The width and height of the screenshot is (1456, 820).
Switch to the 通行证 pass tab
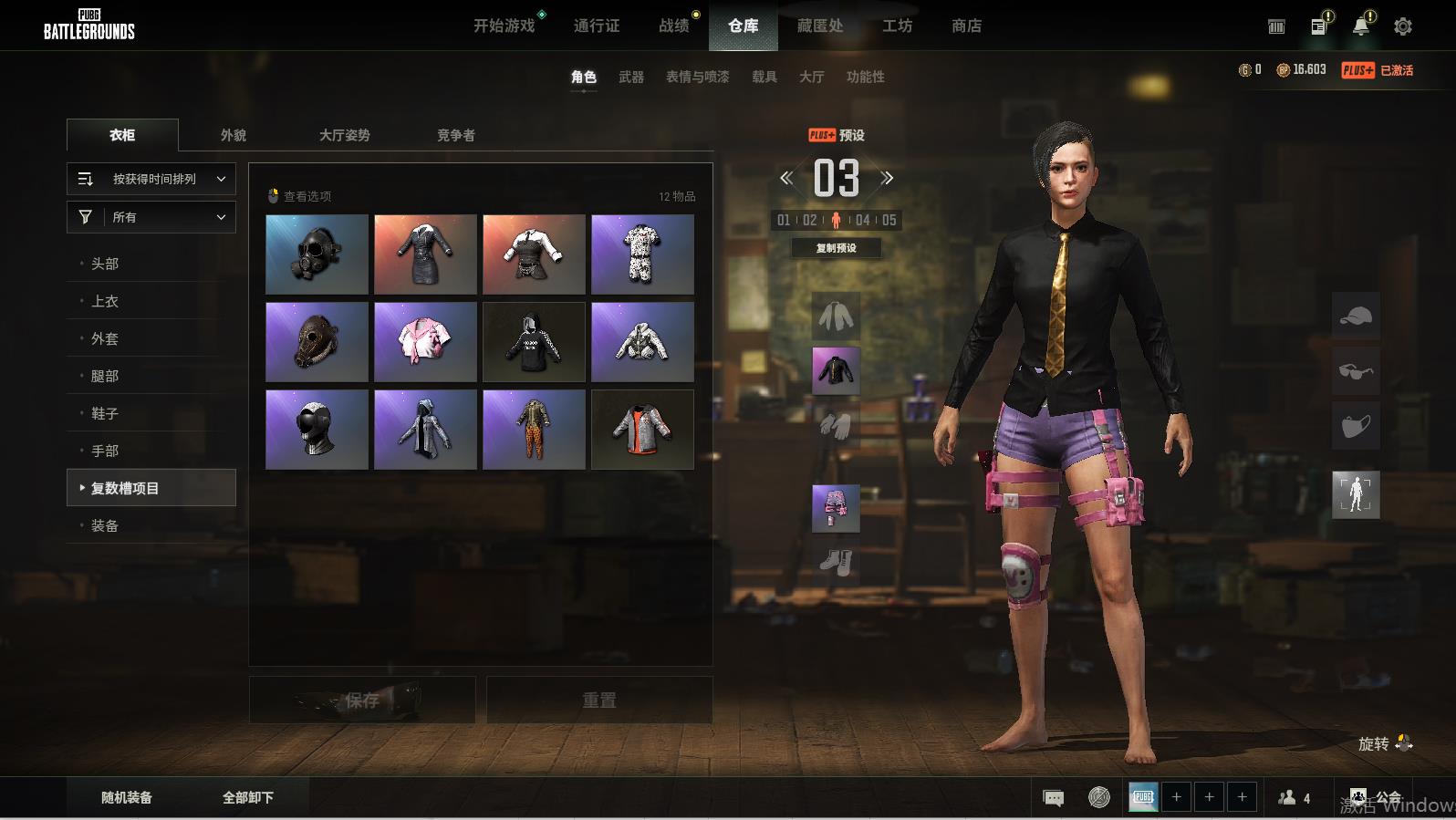(x=597, y=26)
